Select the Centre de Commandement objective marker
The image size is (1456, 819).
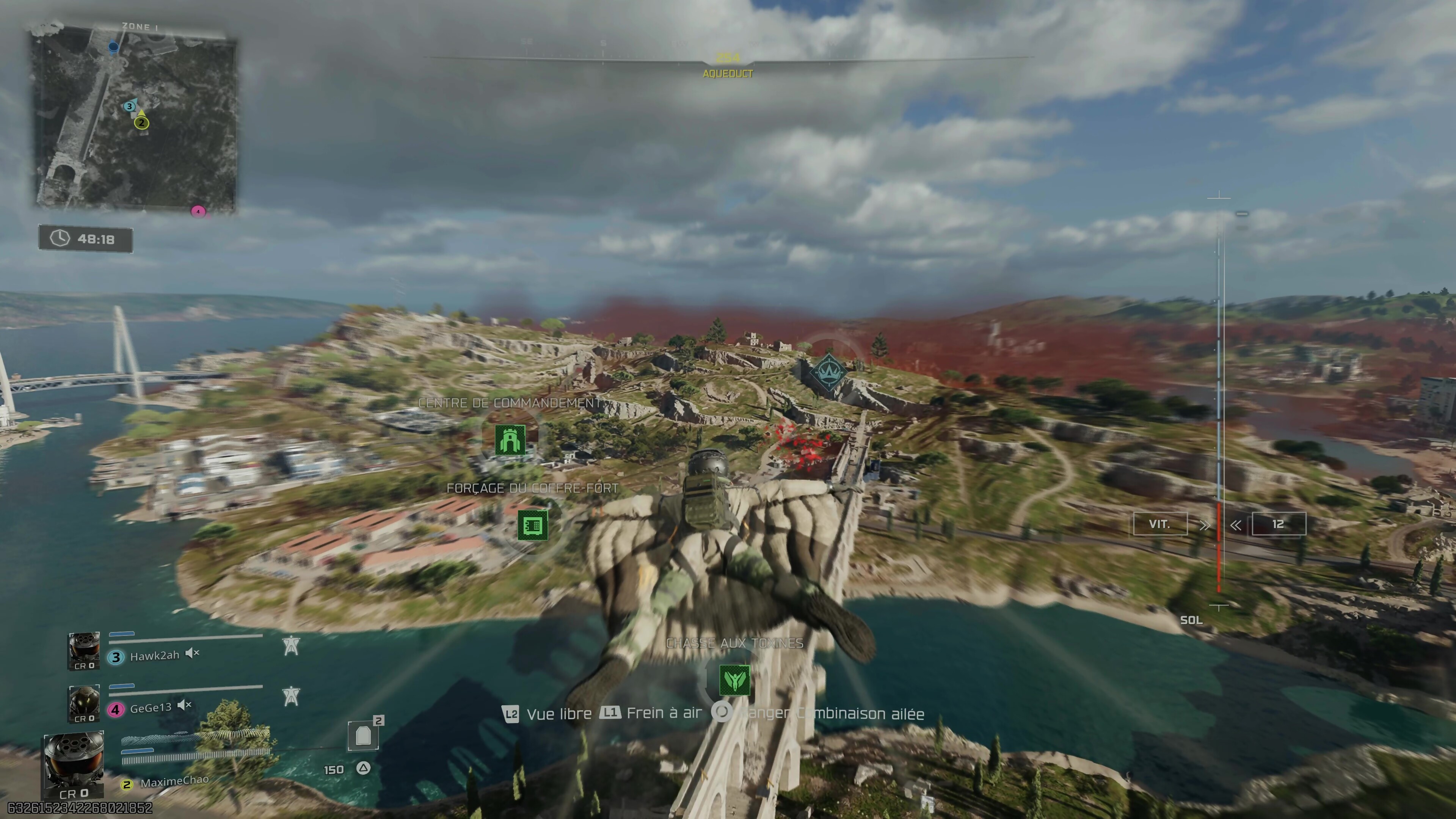coord(510,440)
